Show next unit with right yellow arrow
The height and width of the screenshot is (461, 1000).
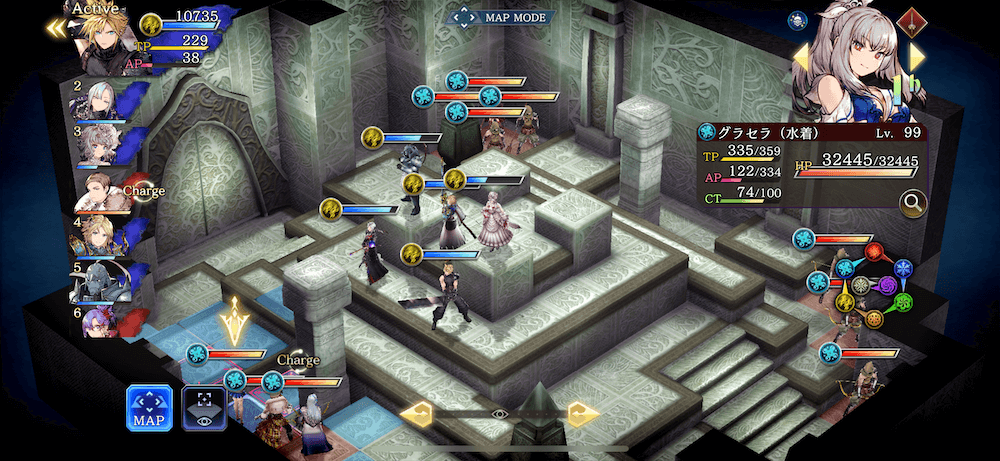click(917, 57)
